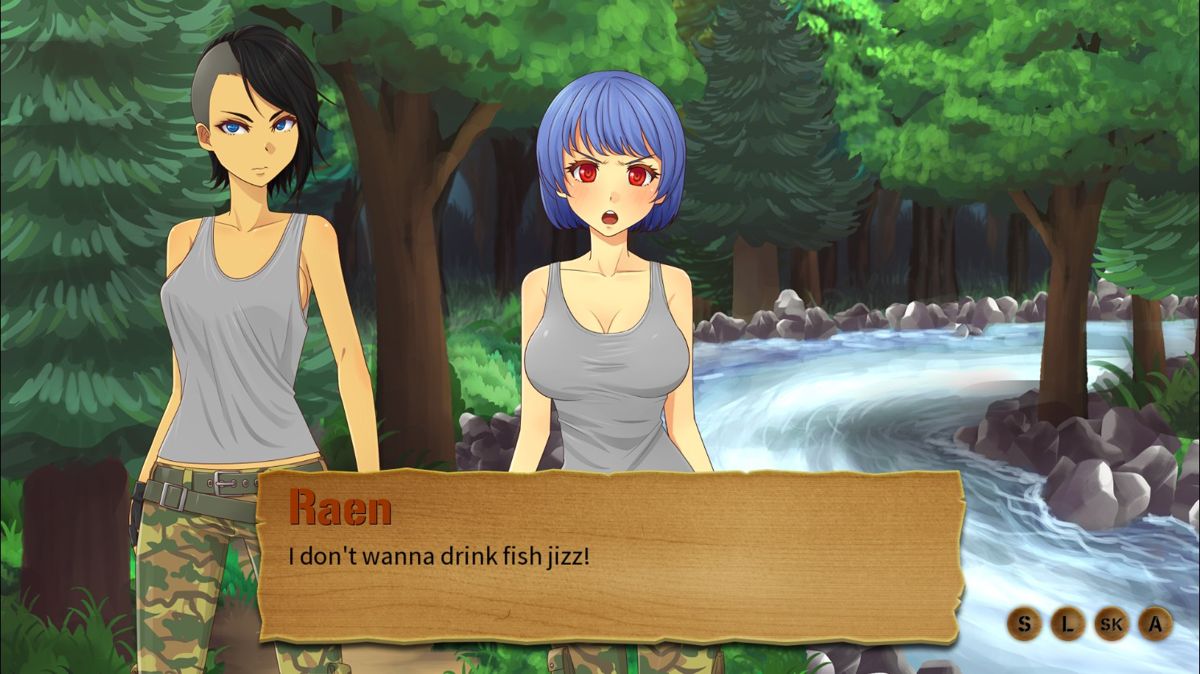Toggle auto mode with the A button
This screenshot has height=674, width=1200.
(1155, 624)
